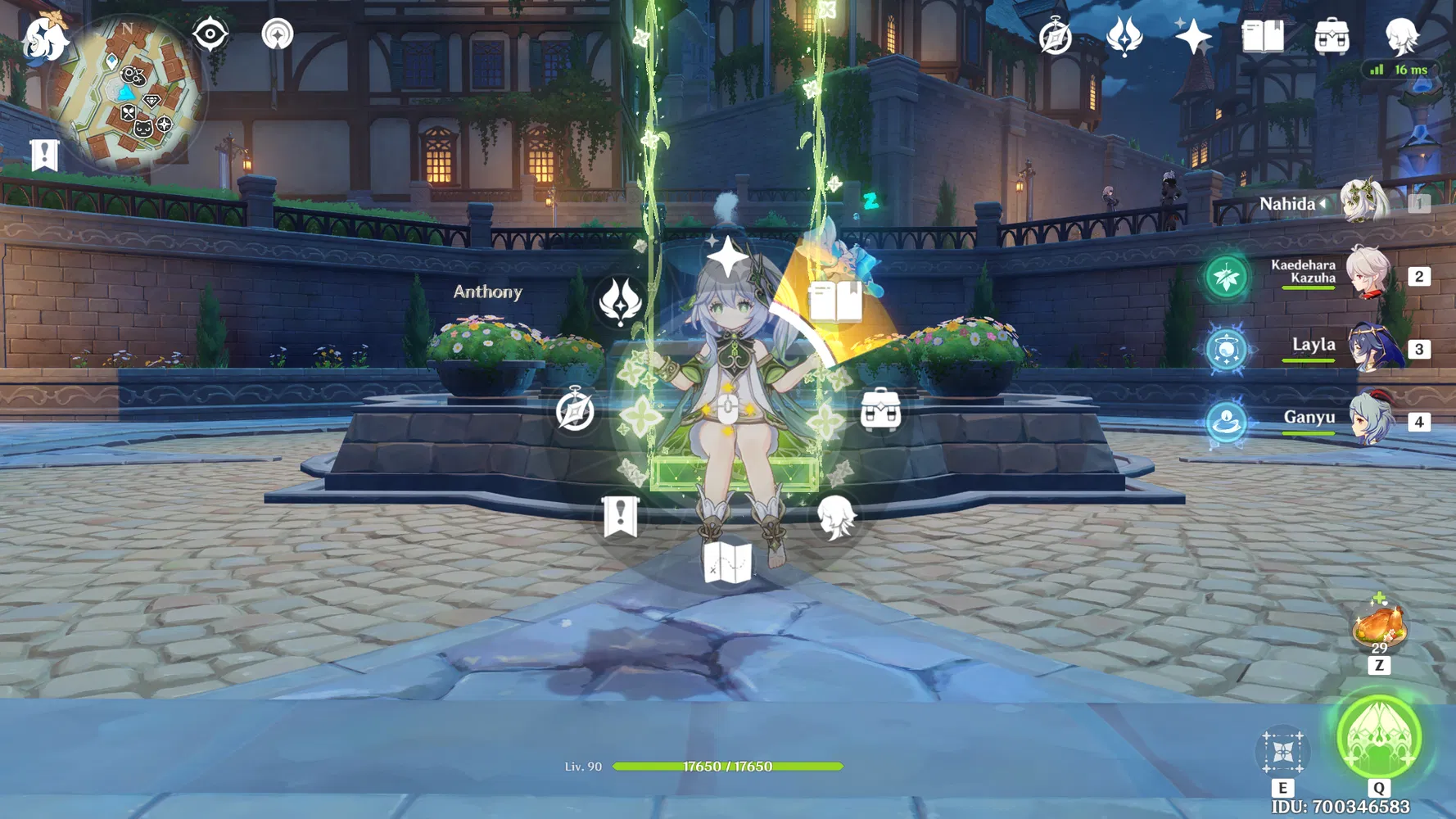Open the Inventory backpack icon top right
The height and width of the screenshot is (819, 1456).
1333,36
